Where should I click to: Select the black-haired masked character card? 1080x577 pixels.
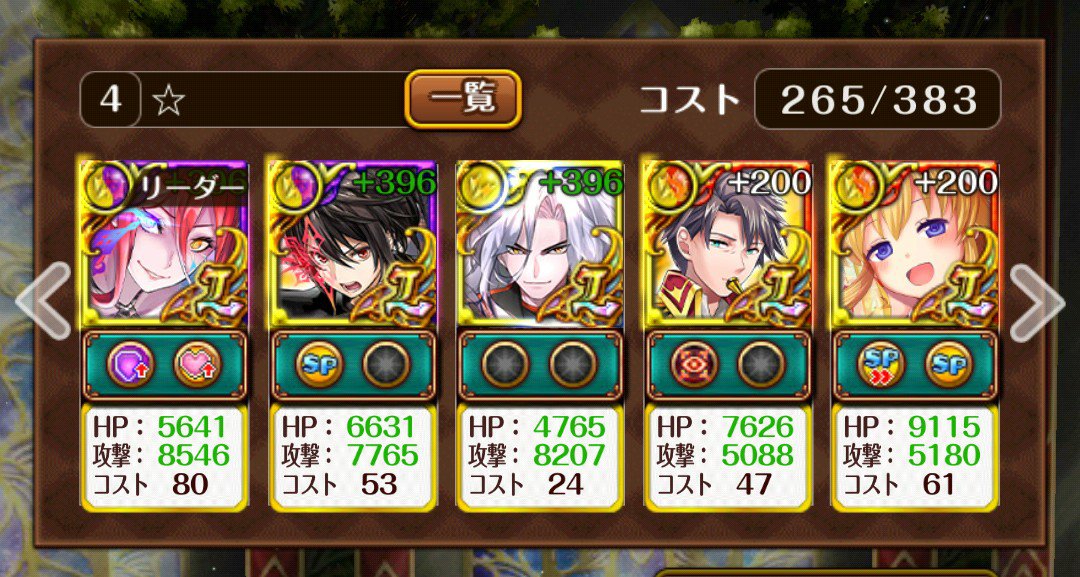tap(352, 245)
